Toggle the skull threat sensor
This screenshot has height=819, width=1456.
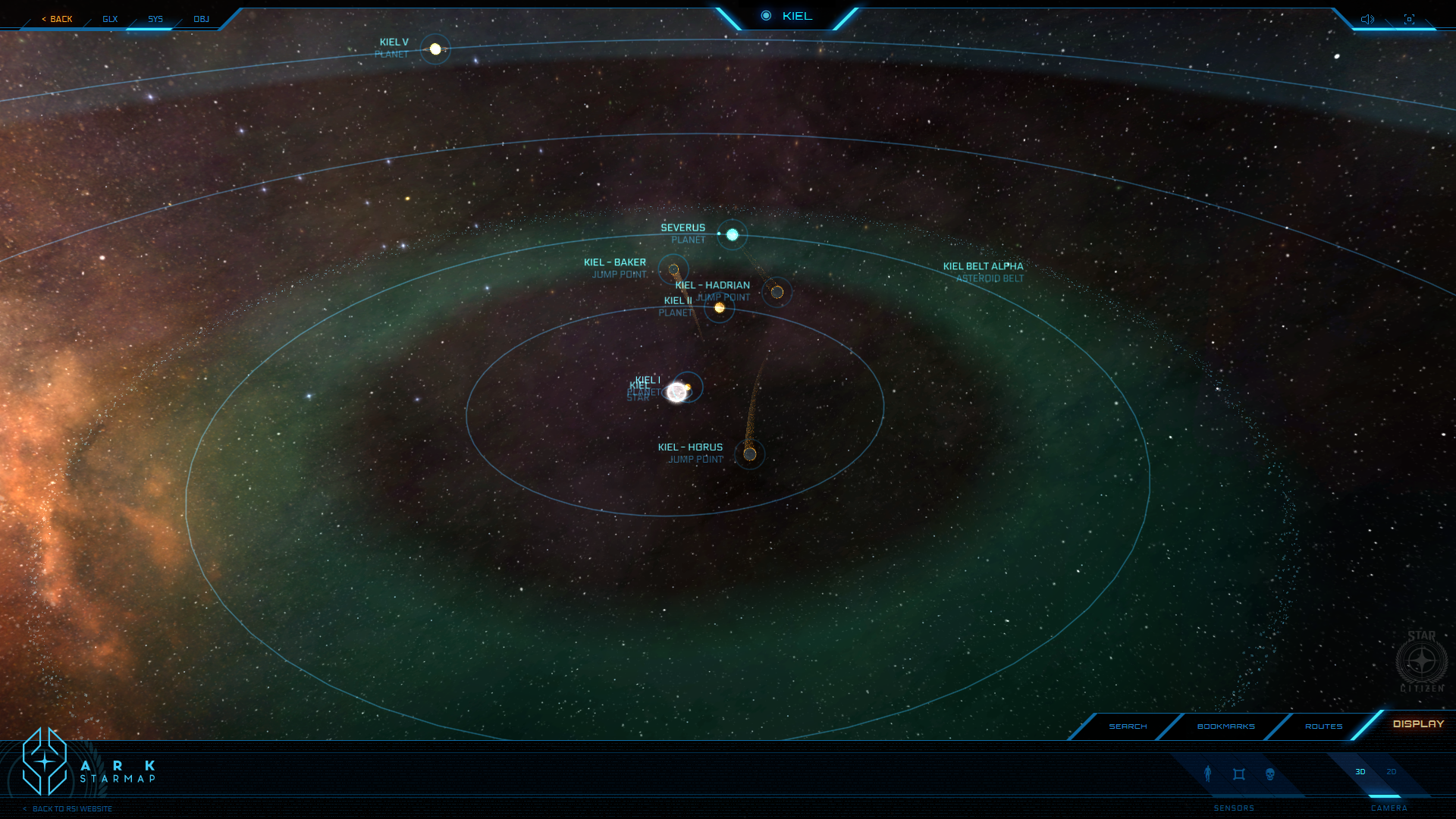(x=1270, y=773)
